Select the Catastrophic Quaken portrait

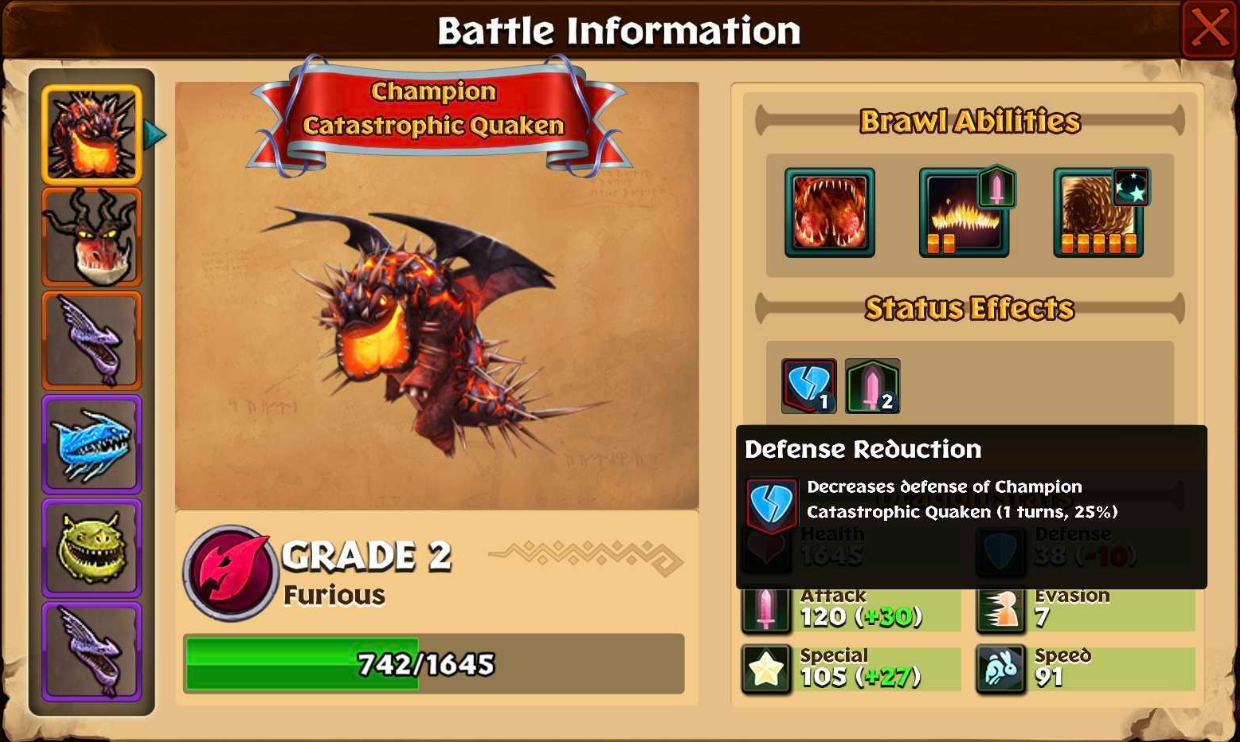[91, 135]
